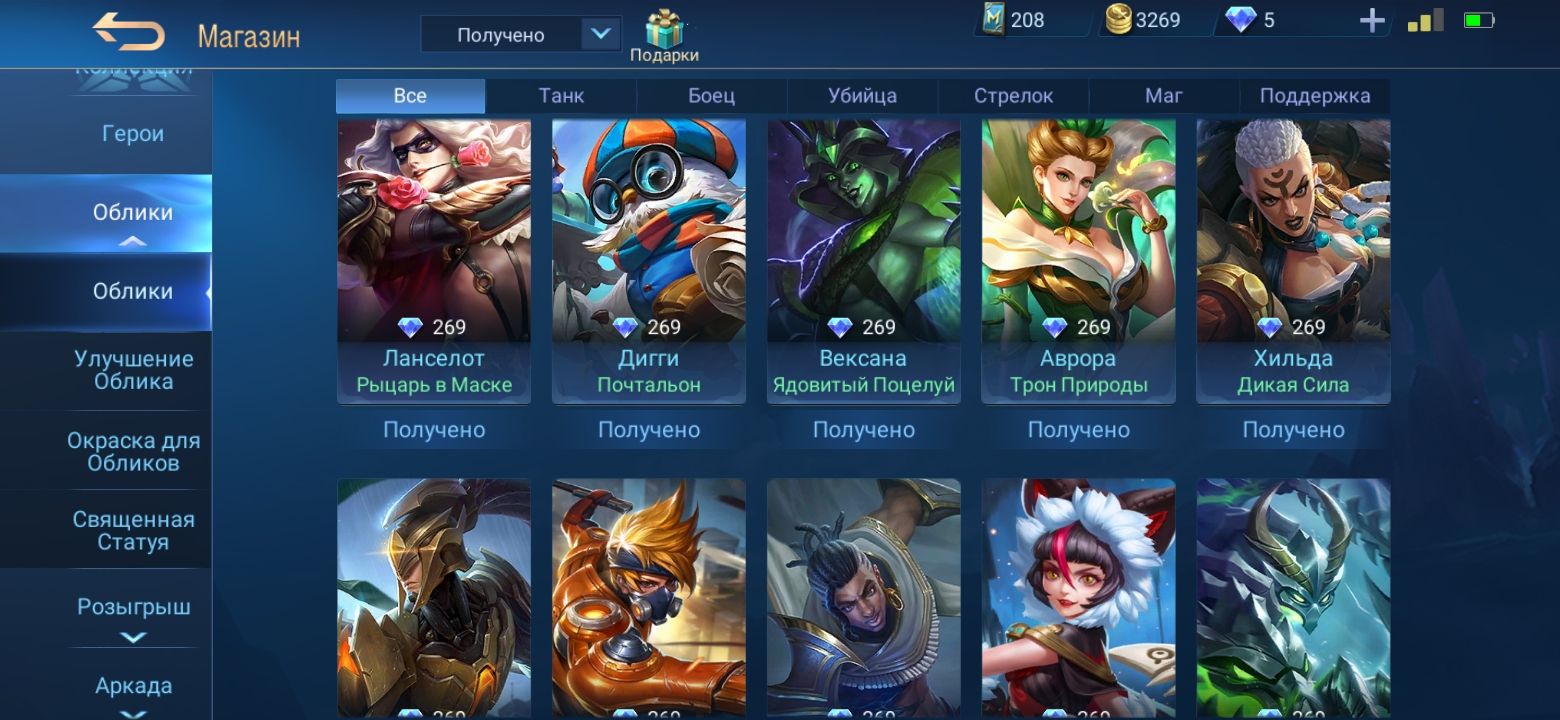The height and width of the screenshot is (720, 1560).
Task: Switch to the Боец tab
Action: (x=711, y=96)
